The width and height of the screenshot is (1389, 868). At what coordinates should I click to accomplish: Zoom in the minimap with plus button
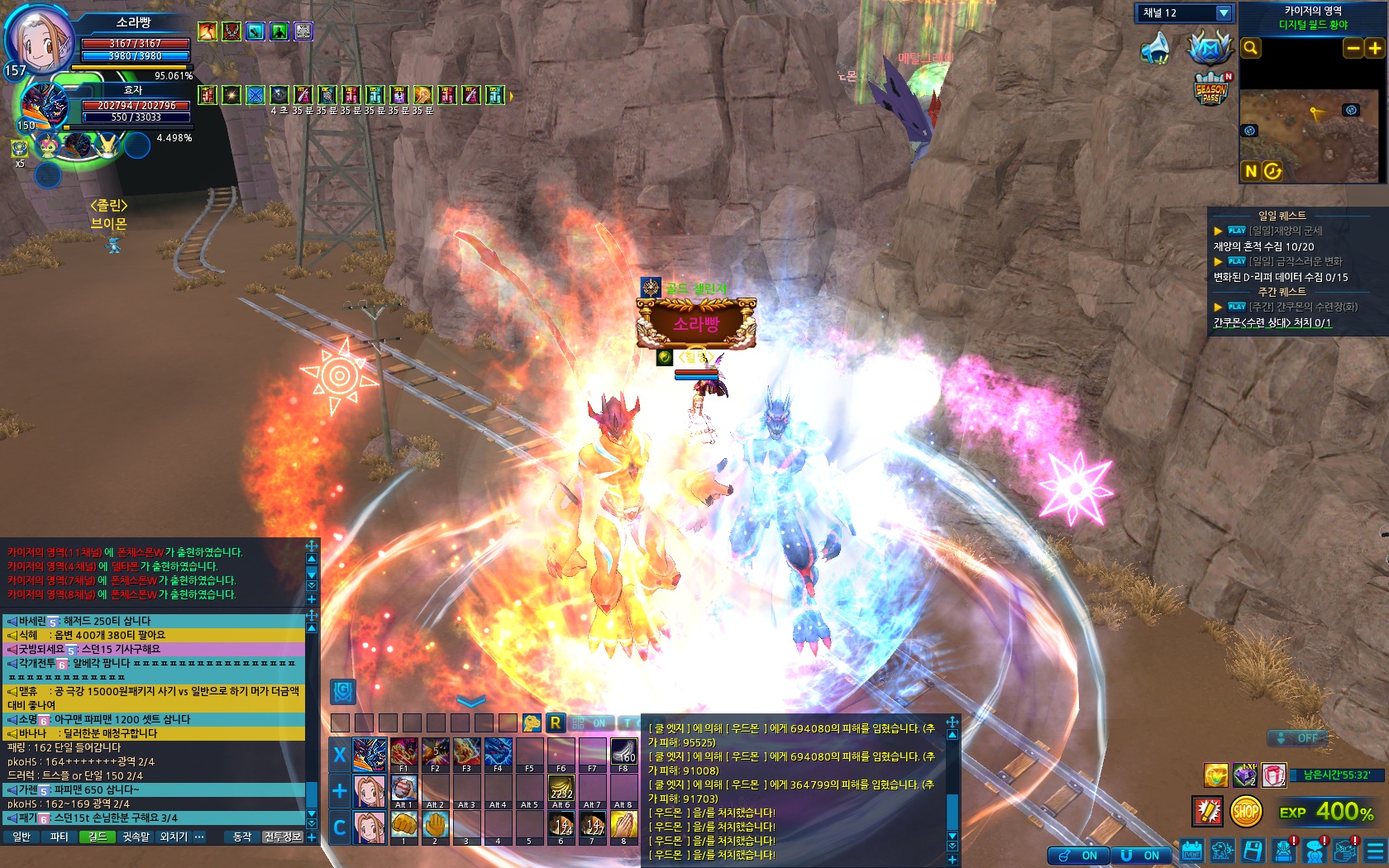click(1375, 49)
